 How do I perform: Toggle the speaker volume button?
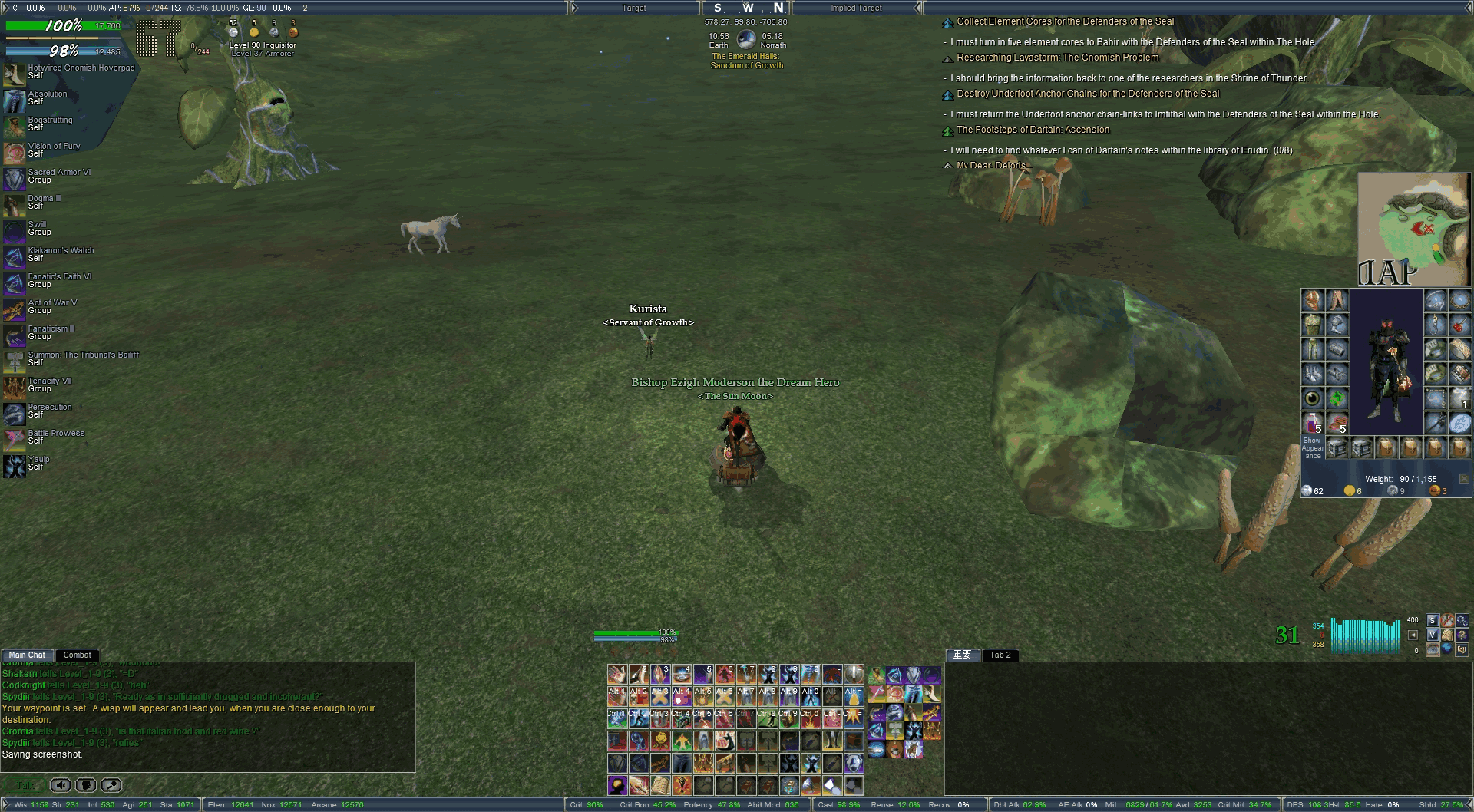(61, 785)
